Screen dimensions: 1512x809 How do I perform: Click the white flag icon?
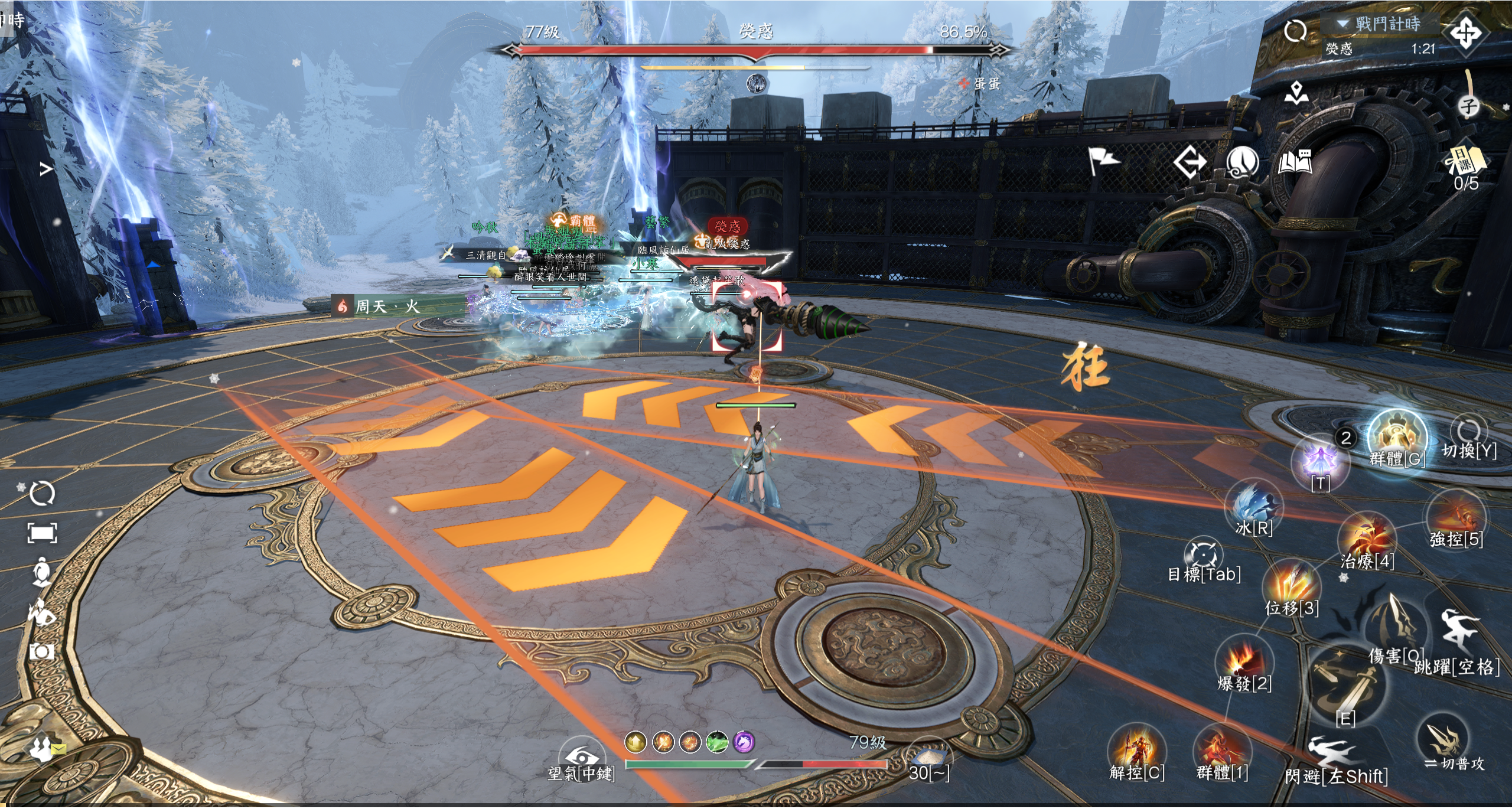coord(1103,161)
